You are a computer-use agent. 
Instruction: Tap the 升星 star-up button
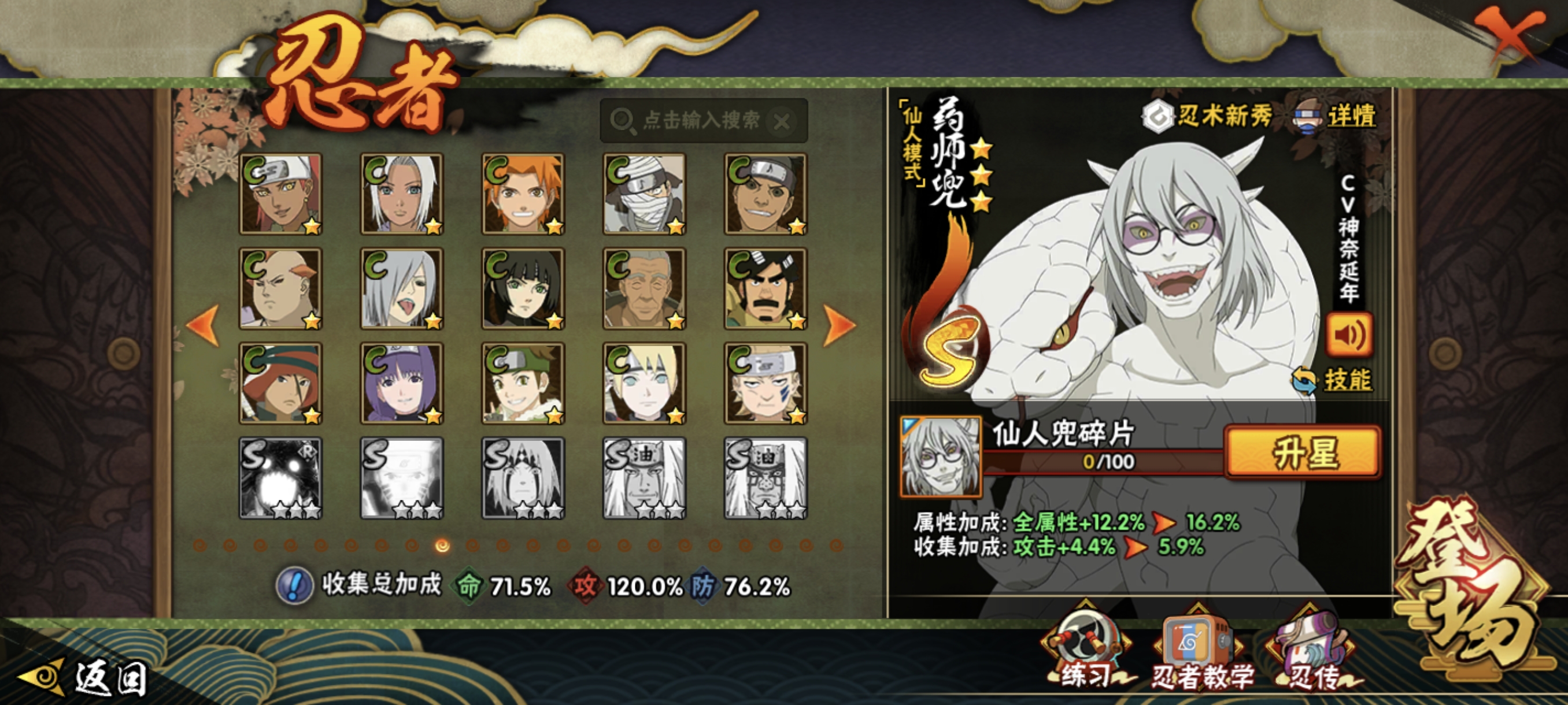[1303, 452]
